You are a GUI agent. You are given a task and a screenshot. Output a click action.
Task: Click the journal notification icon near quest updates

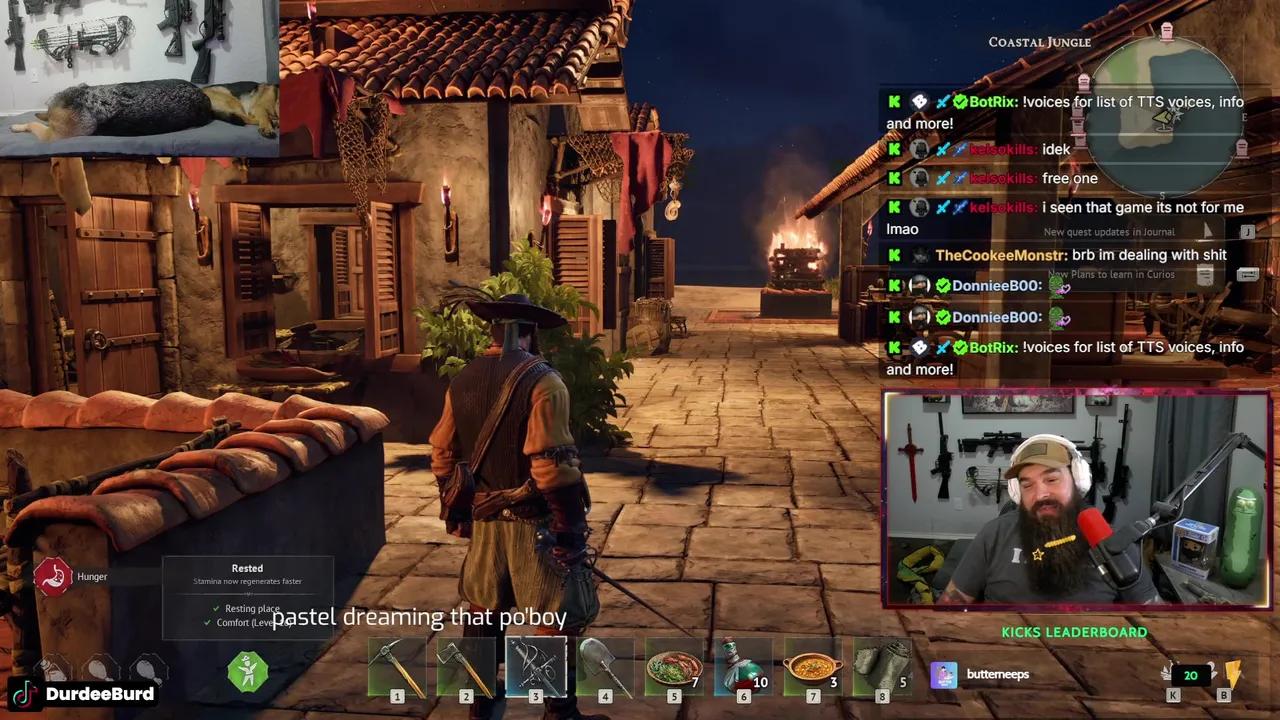pos(1247,231)
